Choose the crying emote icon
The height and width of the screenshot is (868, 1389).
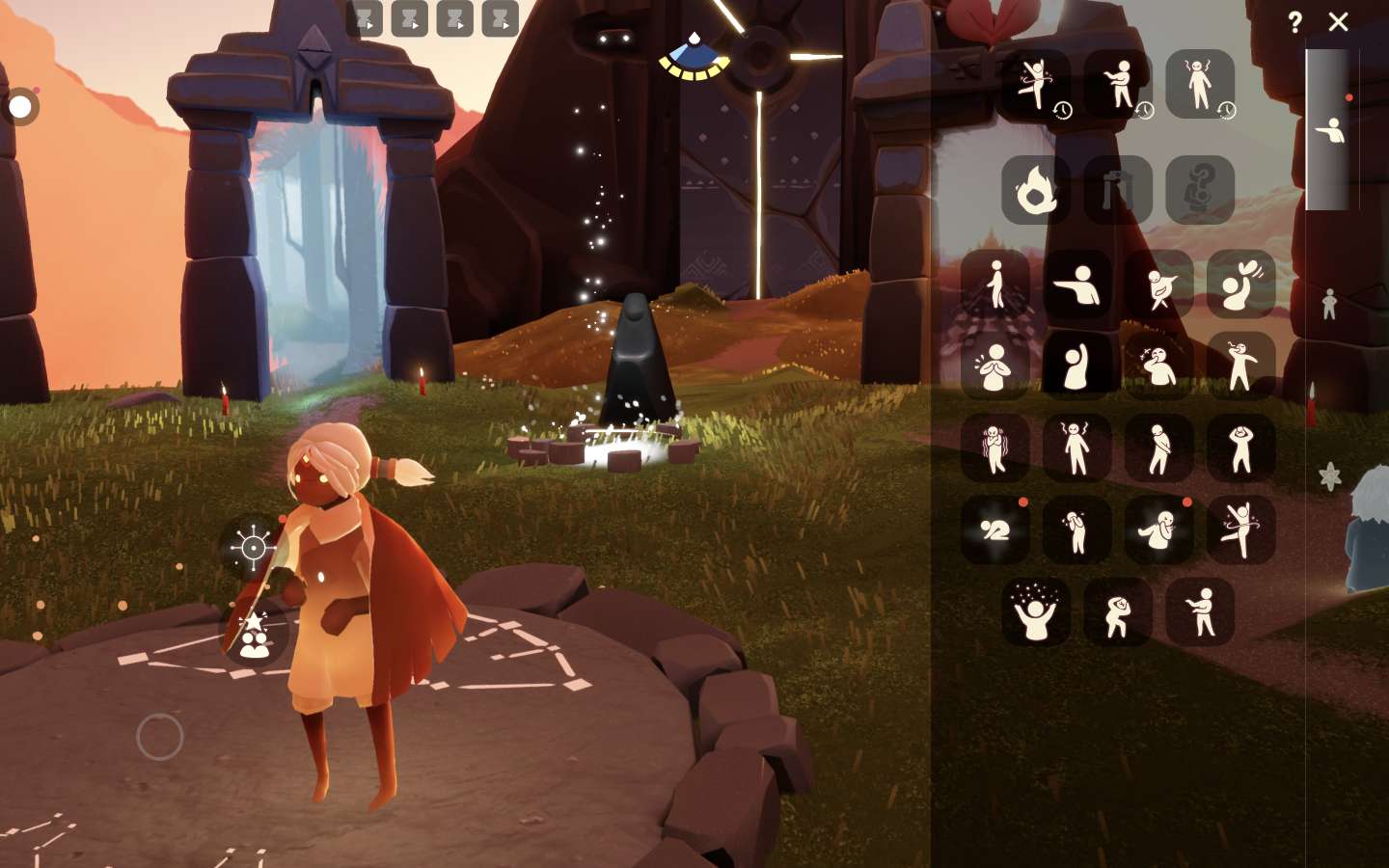pyautogui.click(x=1076, y=529)
